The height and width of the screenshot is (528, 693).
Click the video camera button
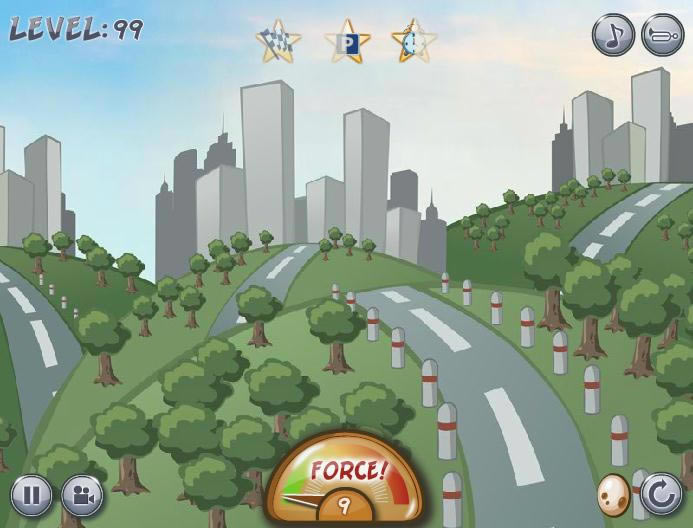pyautogui.click(x=82, y=495)
